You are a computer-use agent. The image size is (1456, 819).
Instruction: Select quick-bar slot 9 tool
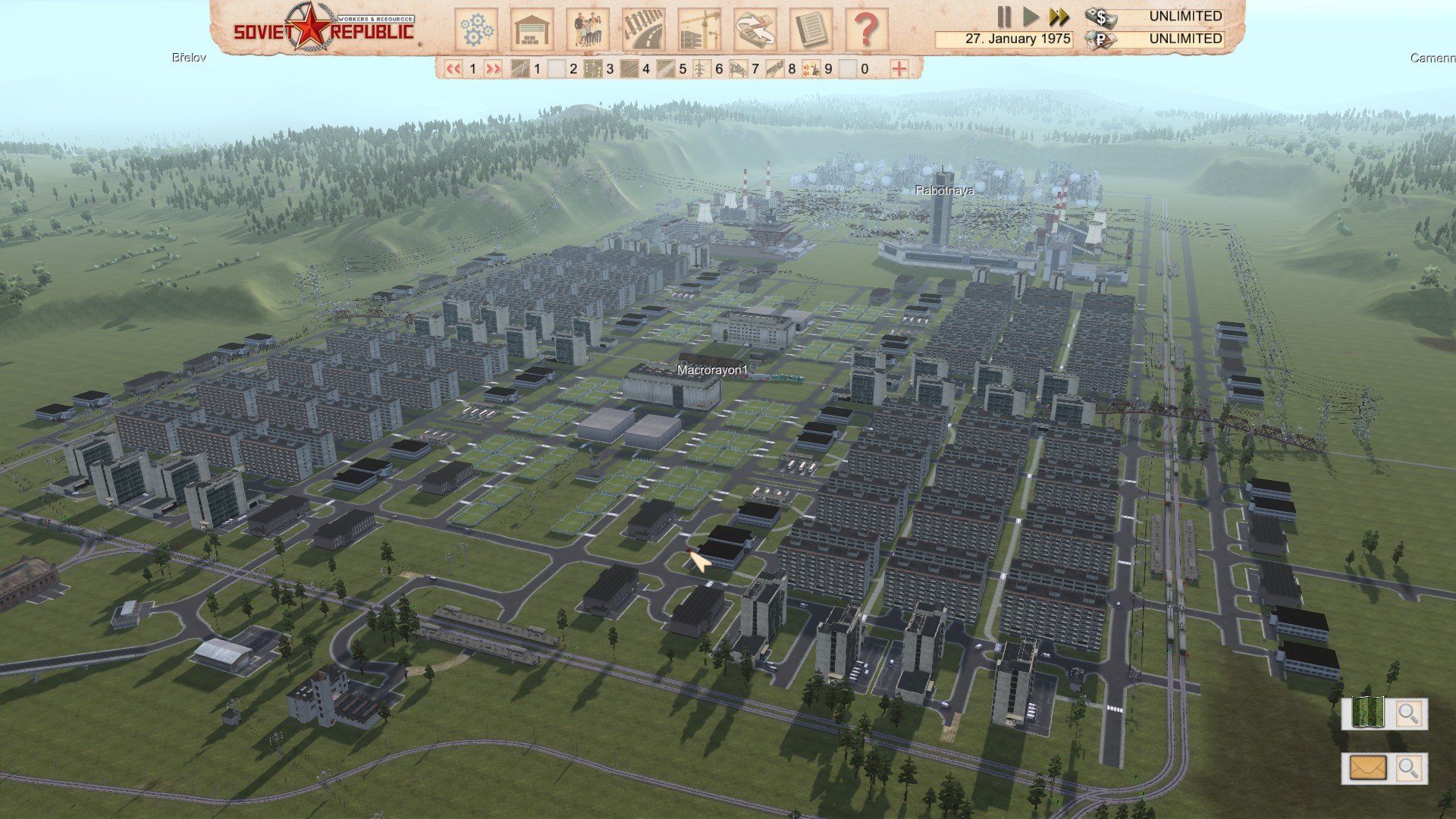(811, 69)
